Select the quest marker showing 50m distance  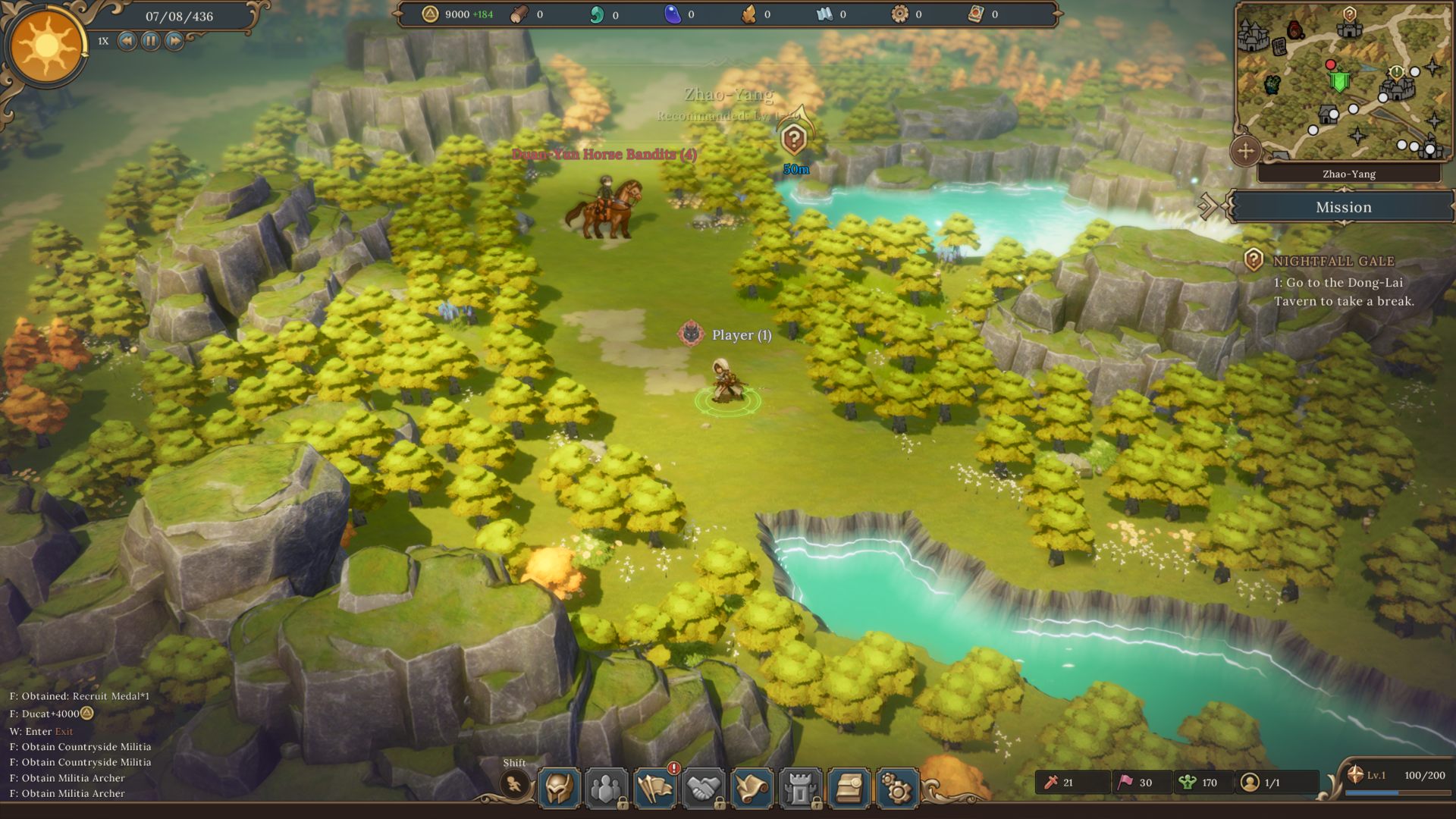793,140
